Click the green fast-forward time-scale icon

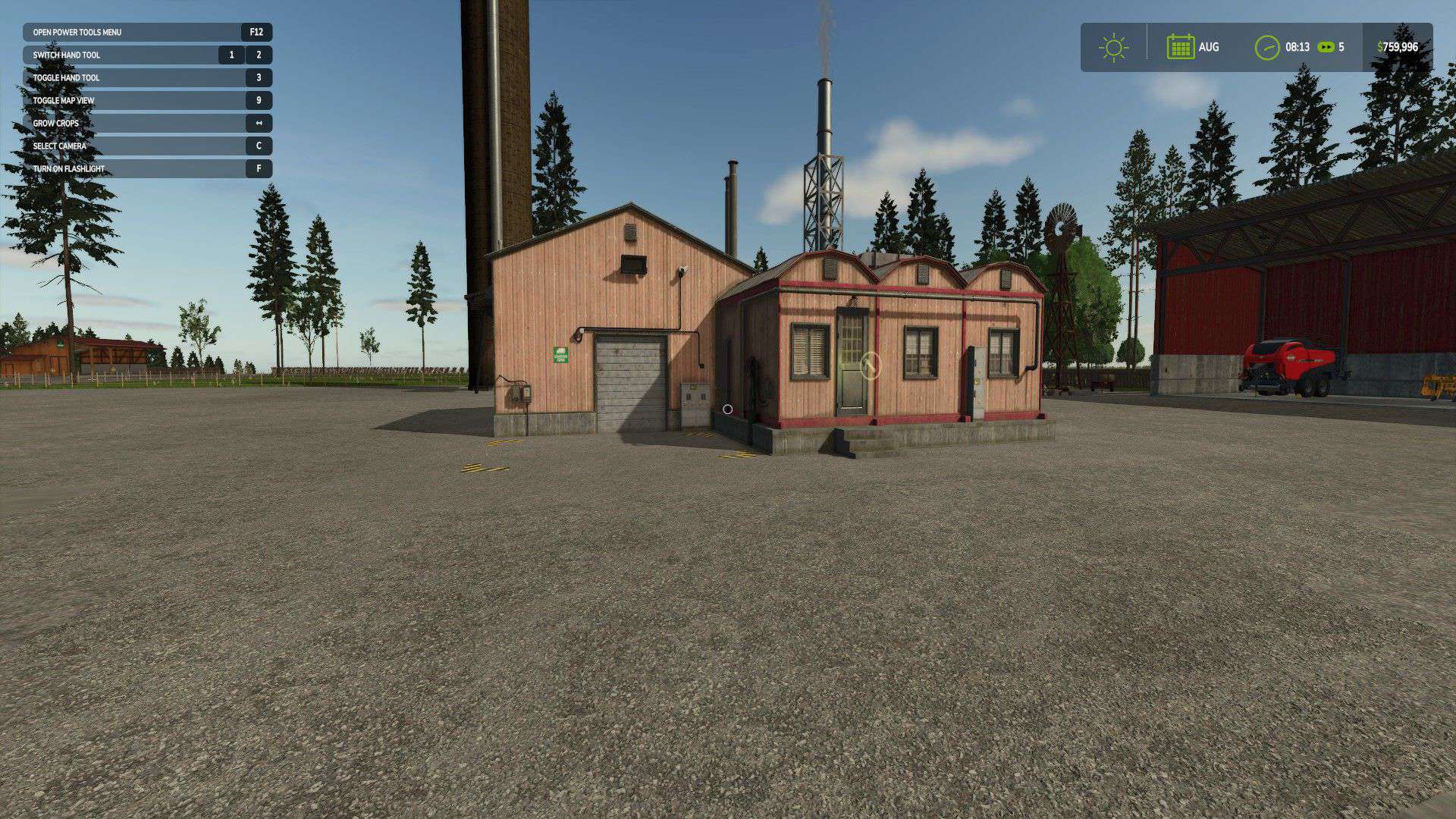1326,47
